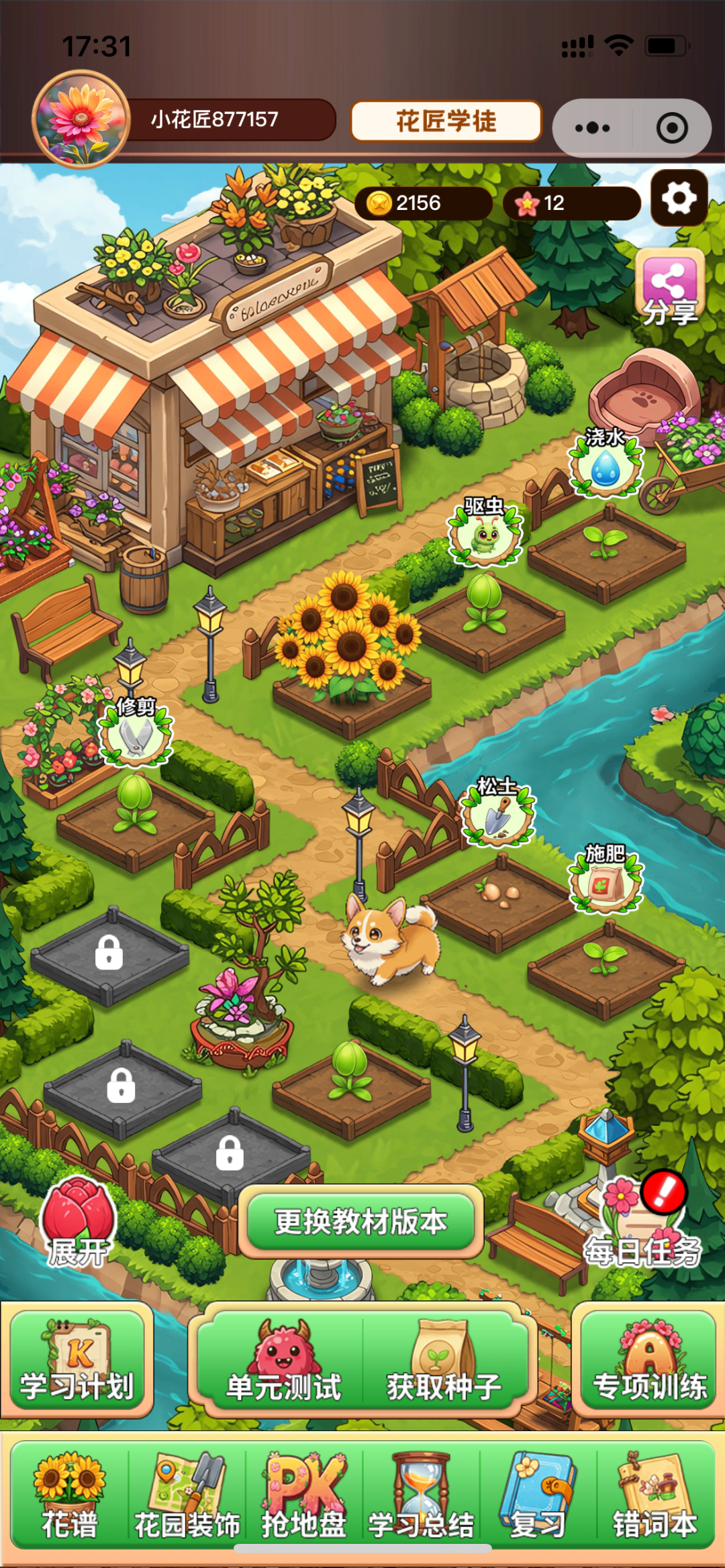Choose 获取种子 to get seeds

443,1361
